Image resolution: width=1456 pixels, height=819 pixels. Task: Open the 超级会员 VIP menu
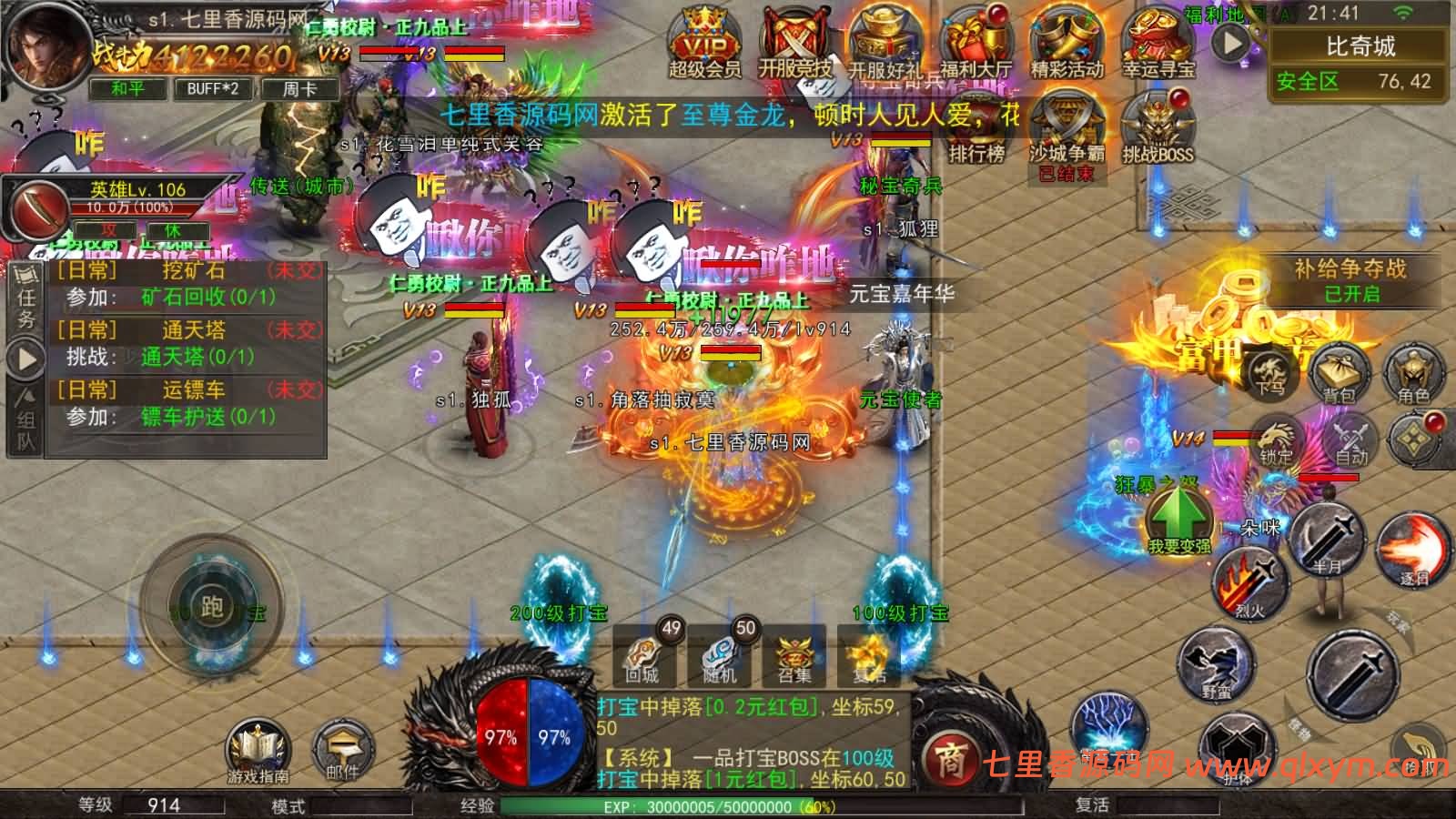point(704,44)
